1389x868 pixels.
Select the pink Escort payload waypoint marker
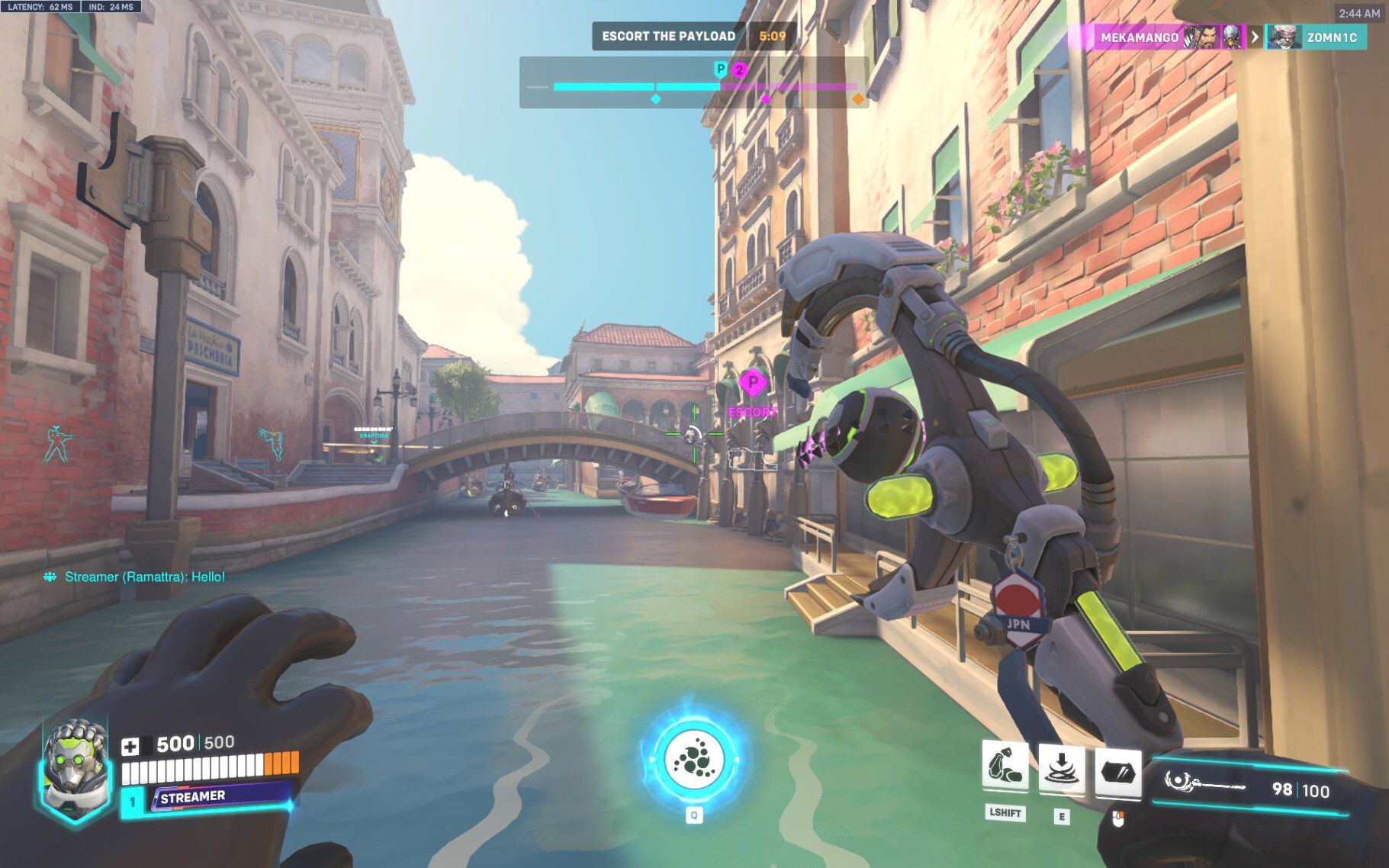(x=753, y=383)
